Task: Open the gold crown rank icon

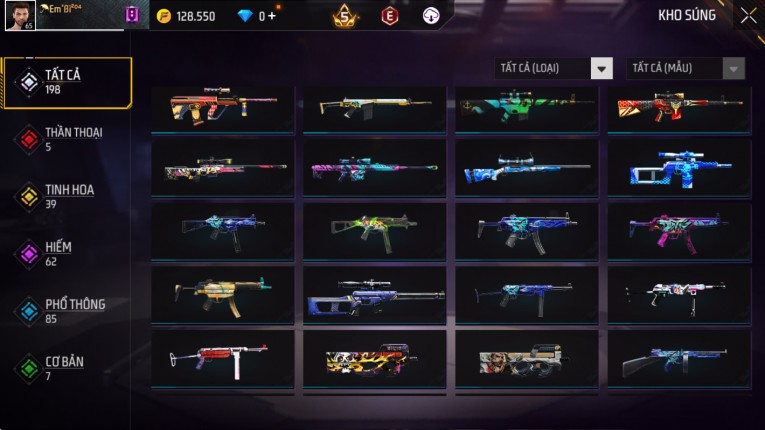Action: click(345, 15)
